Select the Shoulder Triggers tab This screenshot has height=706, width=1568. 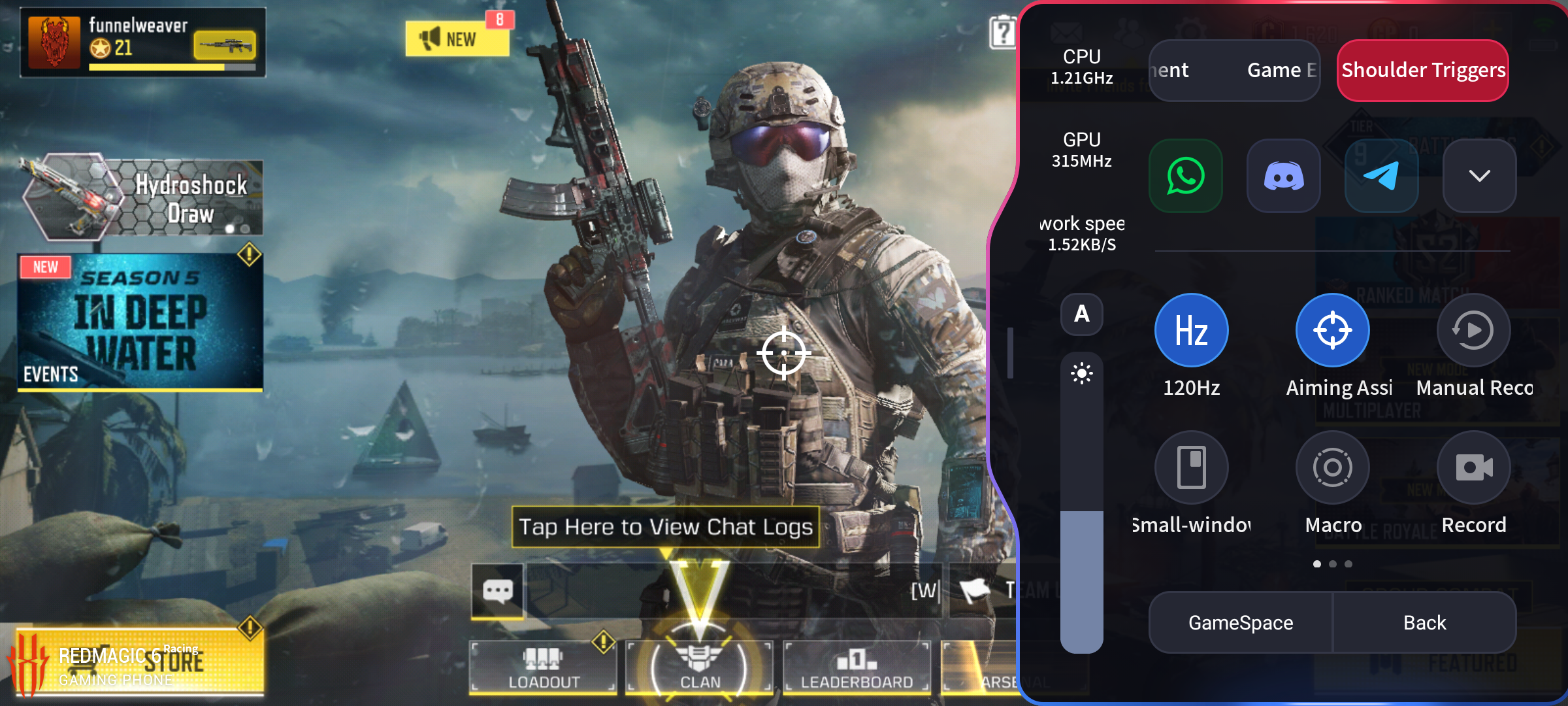(1423, 70)
